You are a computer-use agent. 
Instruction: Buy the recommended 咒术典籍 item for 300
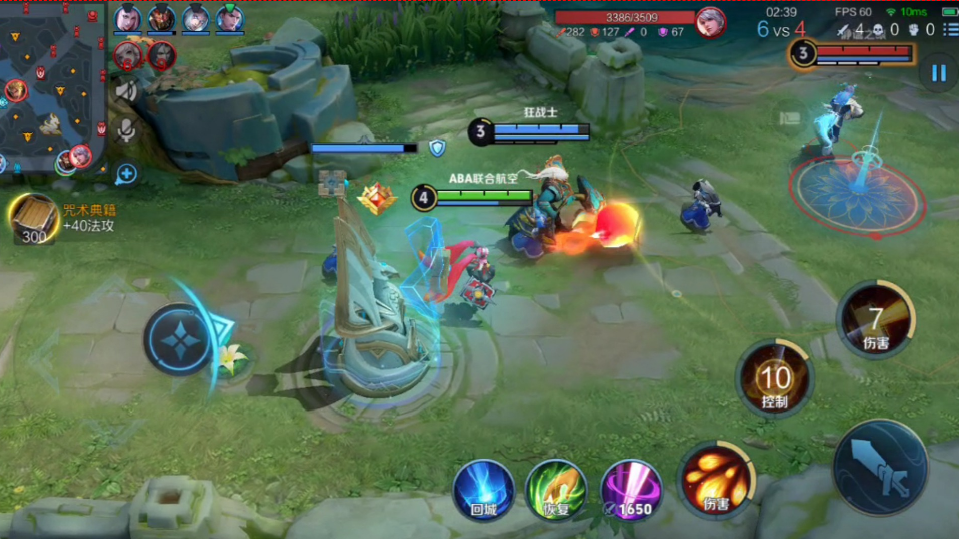point(35,219)
